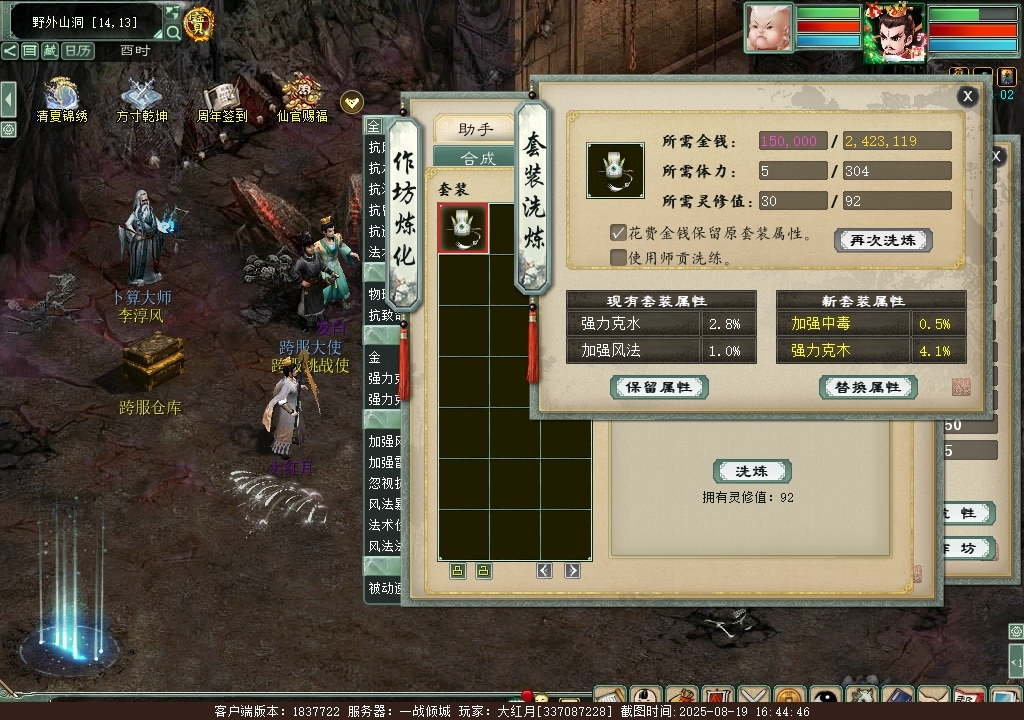Select the set item in 套装 grid
The height and width of the screenshot is (720, 1024).
point(463,228)
